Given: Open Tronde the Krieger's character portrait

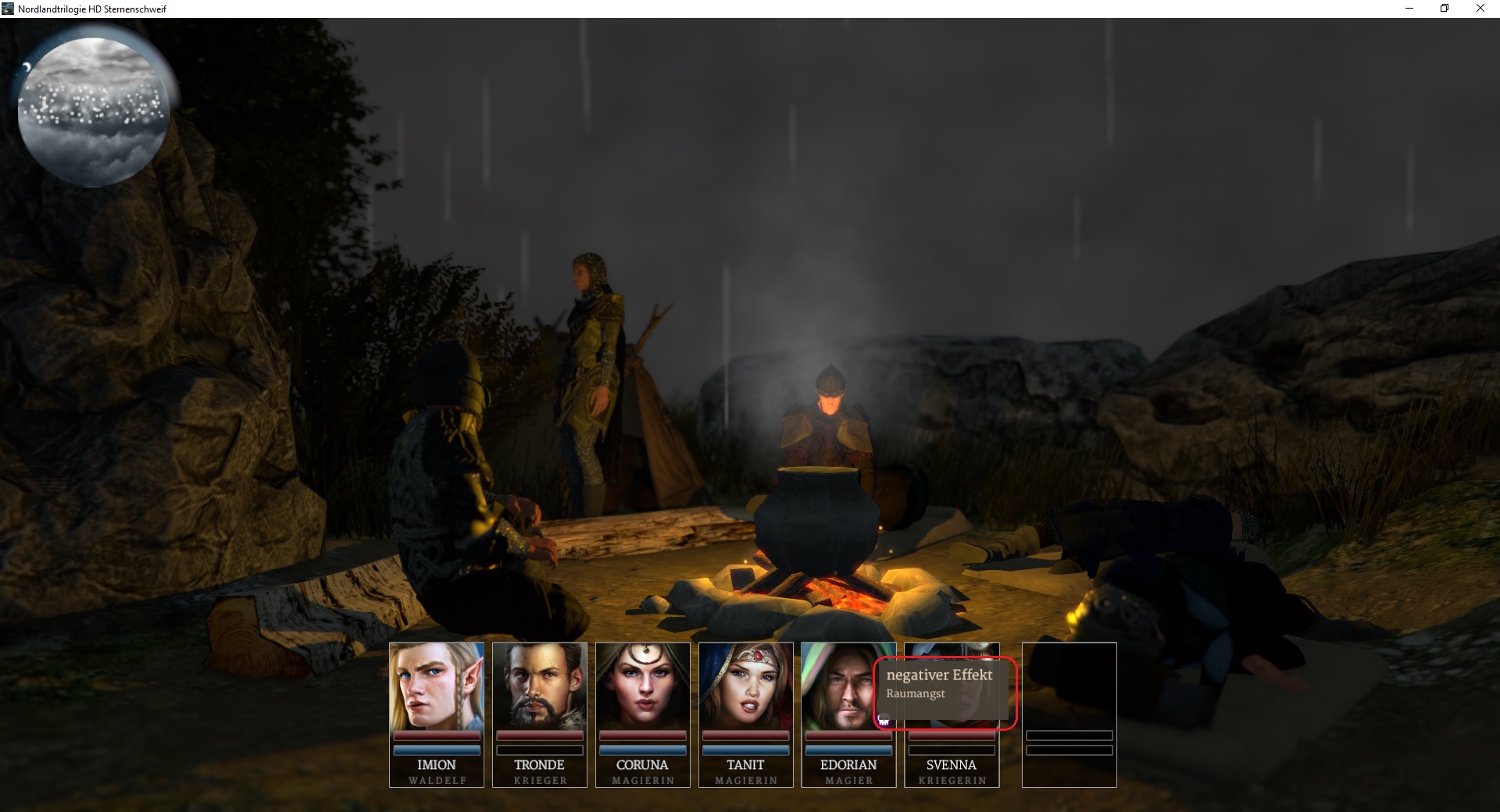Looking at the screenshot, I should 539,686.
